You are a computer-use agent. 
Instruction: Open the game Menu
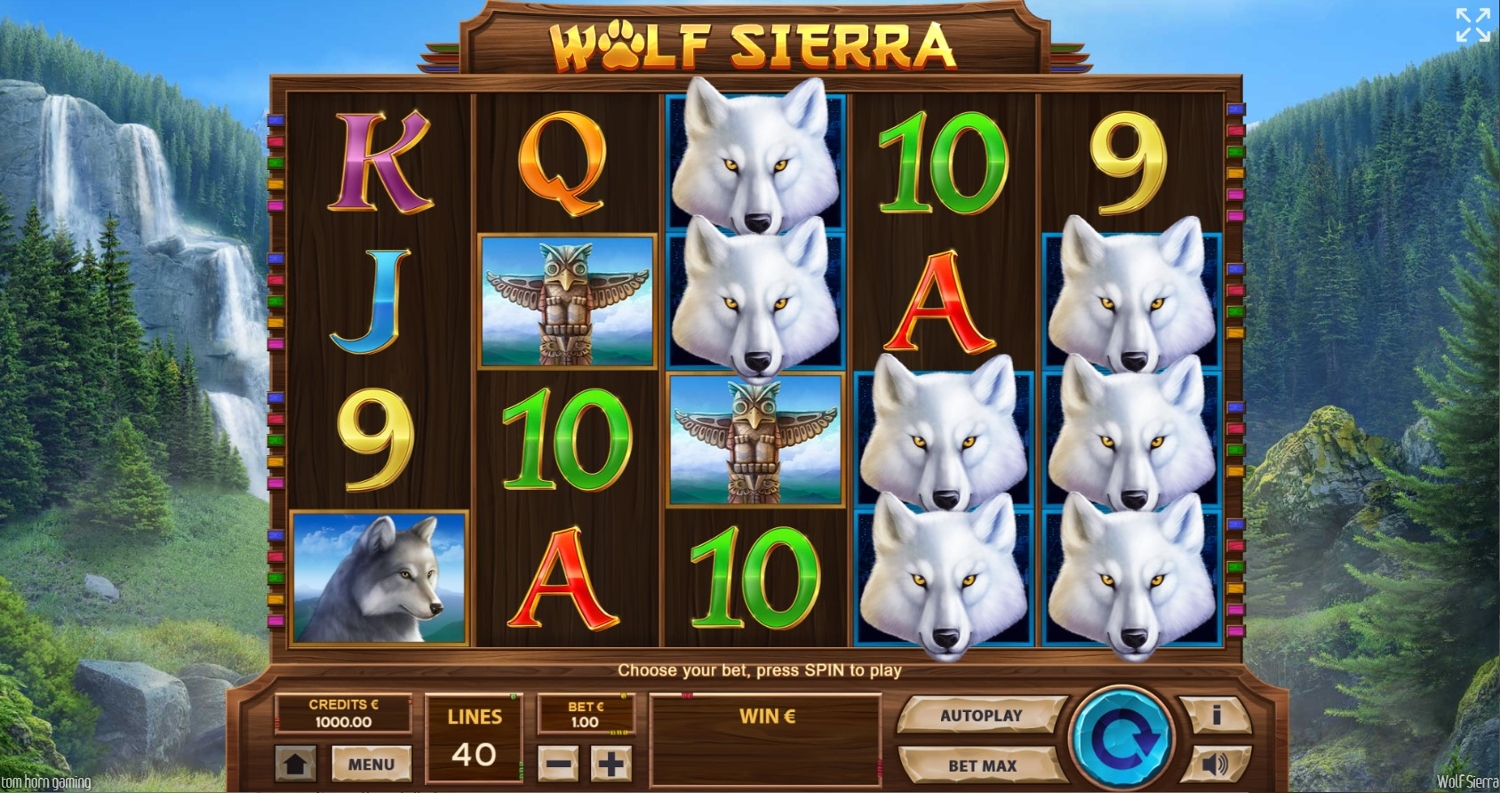tap(371, 765)
